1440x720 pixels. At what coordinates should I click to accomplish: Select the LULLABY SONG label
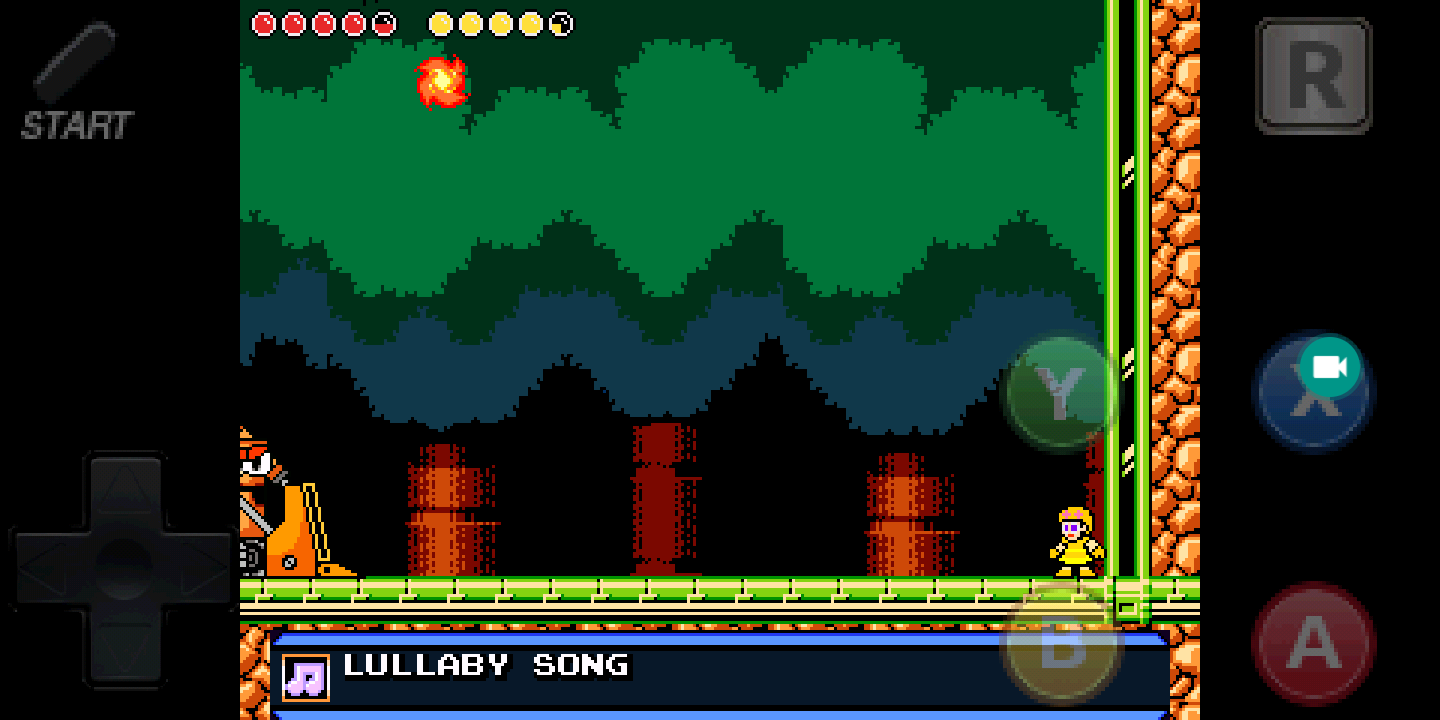coord(485,666)
